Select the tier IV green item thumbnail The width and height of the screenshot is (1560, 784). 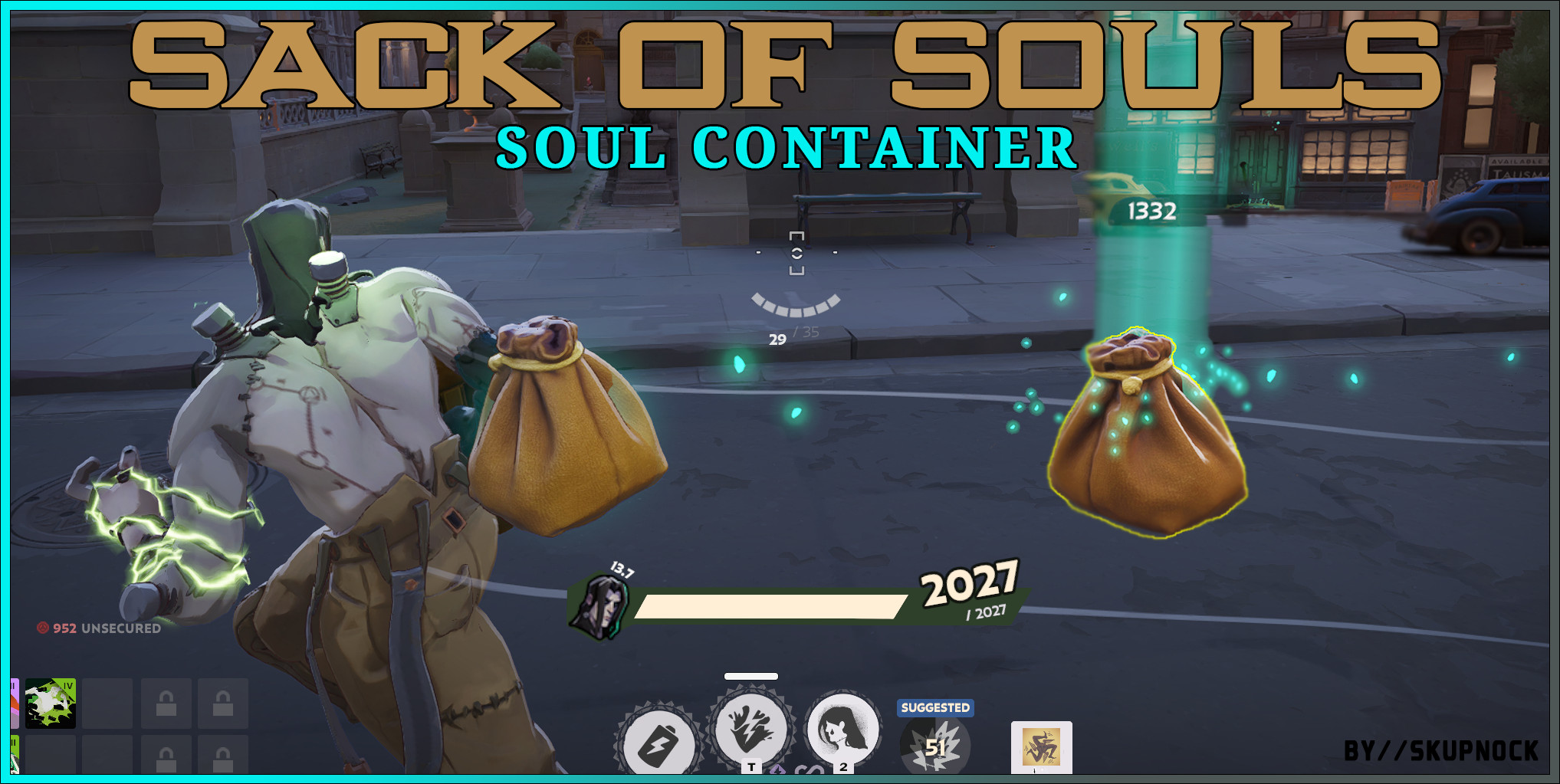tap(49, 703)
